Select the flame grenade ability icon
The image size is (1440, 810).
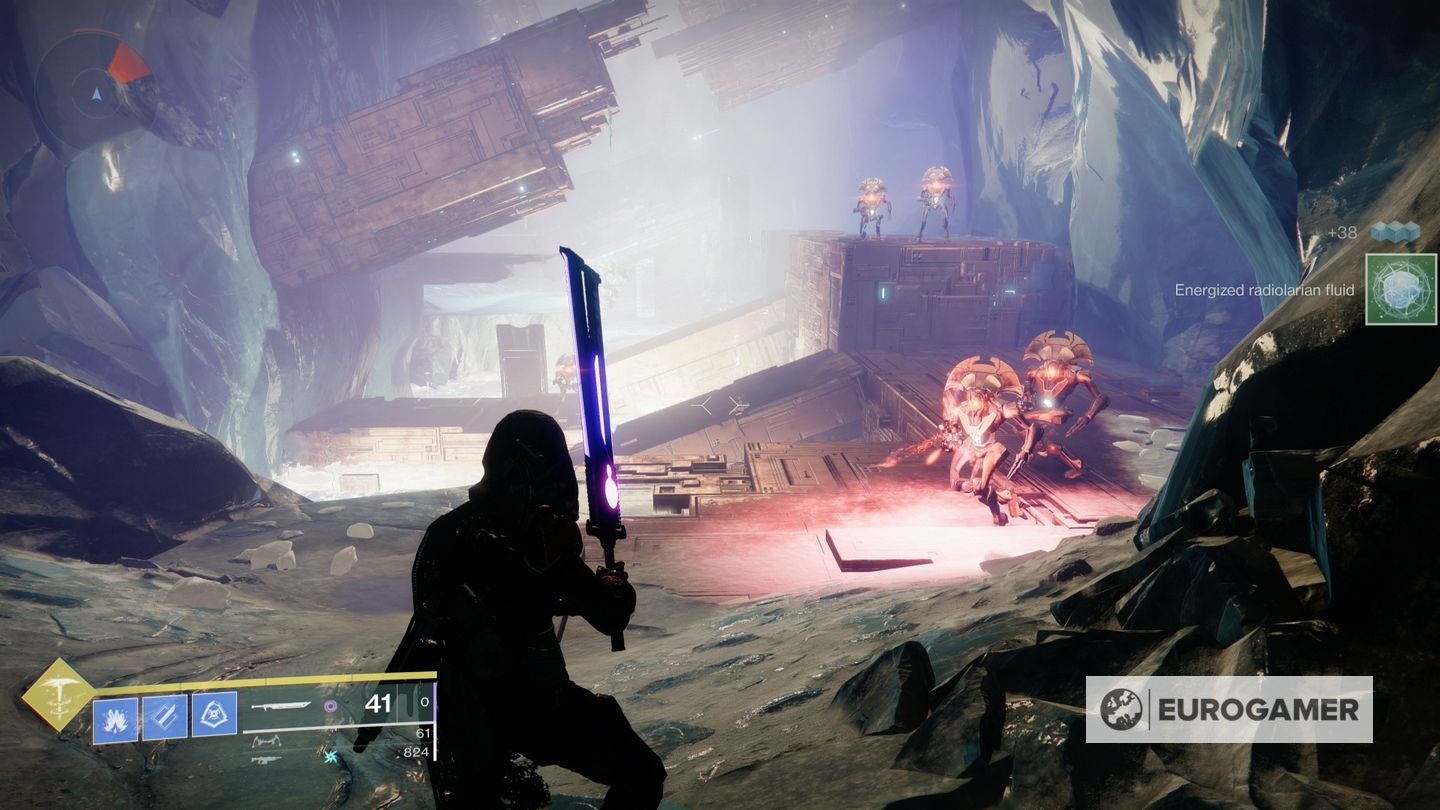[115, 717]
